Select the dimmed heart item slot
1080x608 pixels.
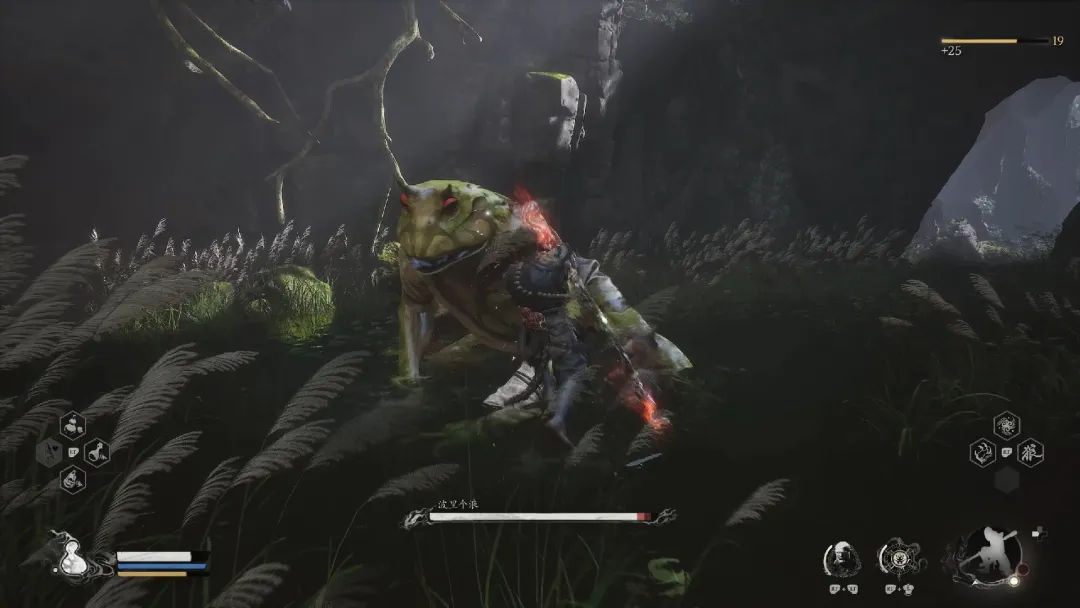(49, 452)
